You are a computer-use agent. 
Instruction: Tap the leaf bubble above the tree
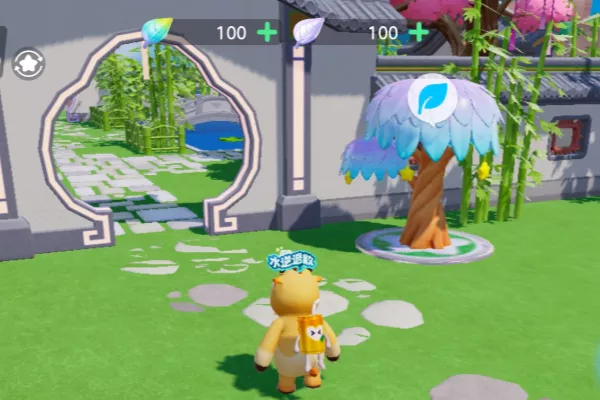coord(432,97)
